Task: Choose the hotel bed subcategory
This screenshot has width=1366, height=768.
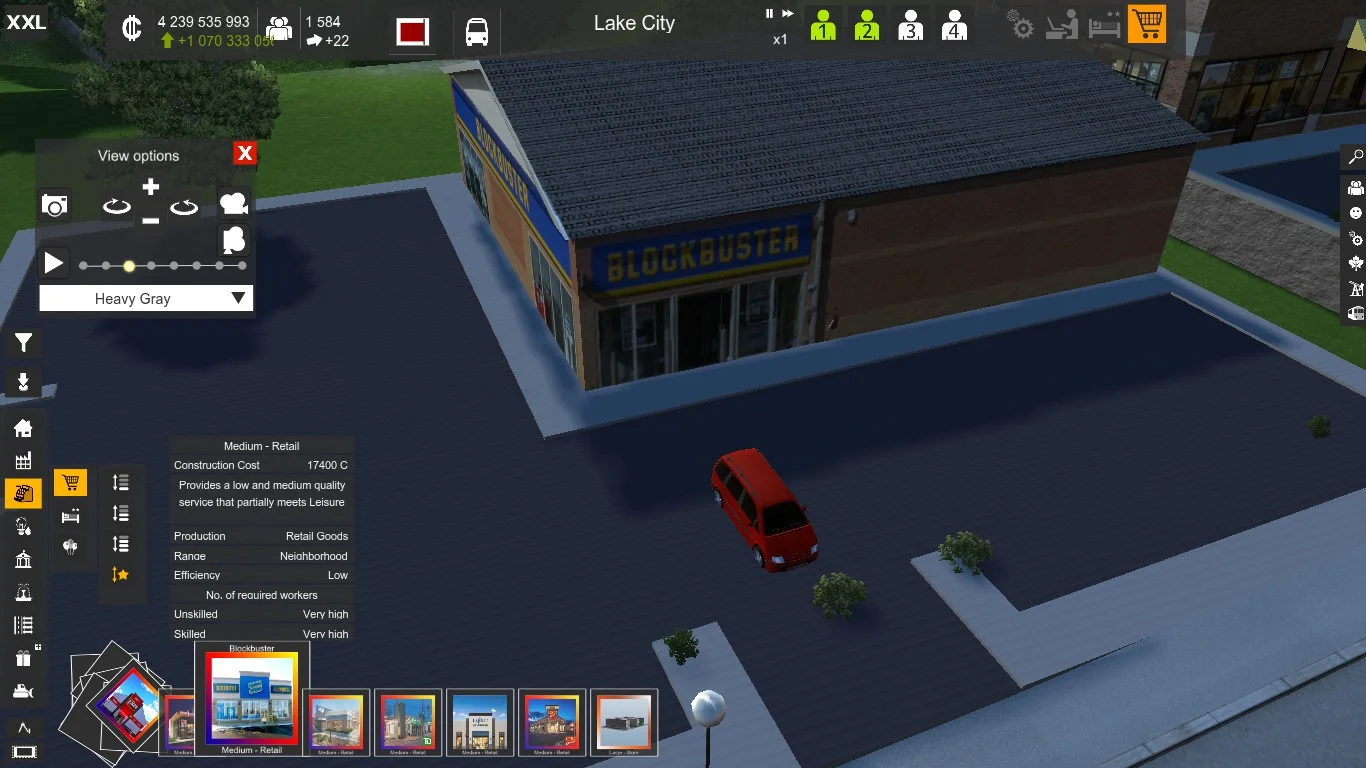Action: [70, 516]
